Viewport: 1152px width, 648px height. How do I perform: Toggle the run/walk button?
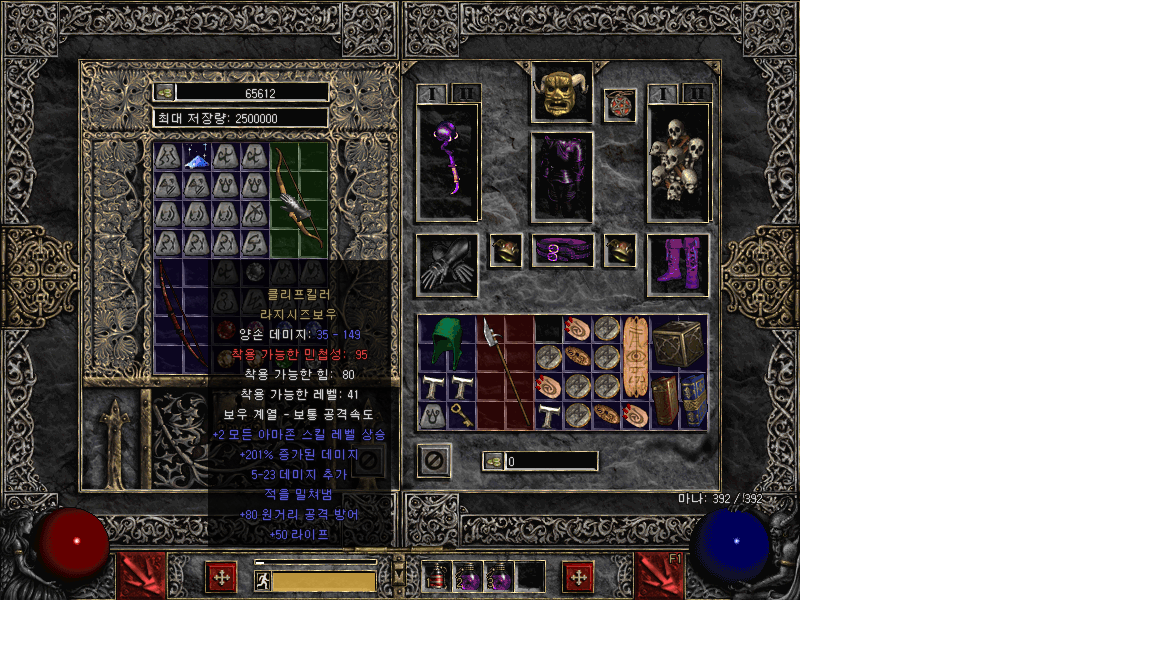pyautogui.click(x=263, y=581)
